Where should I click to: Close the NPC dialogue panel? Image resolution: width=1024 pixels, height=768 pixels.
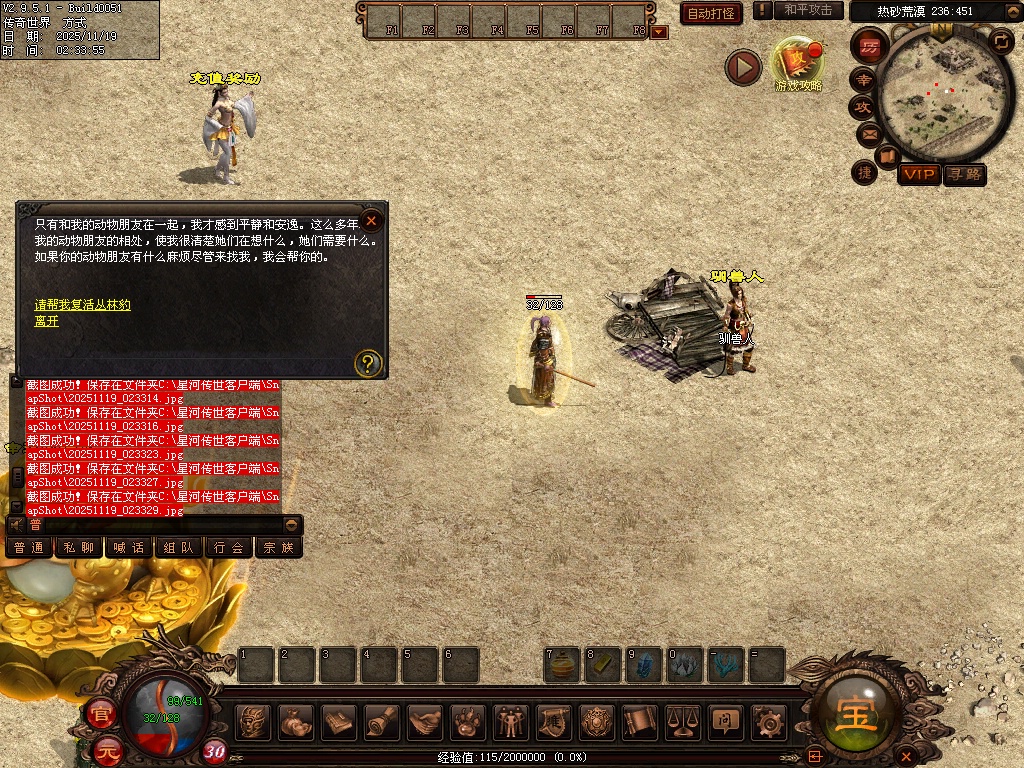coord(371,220)
